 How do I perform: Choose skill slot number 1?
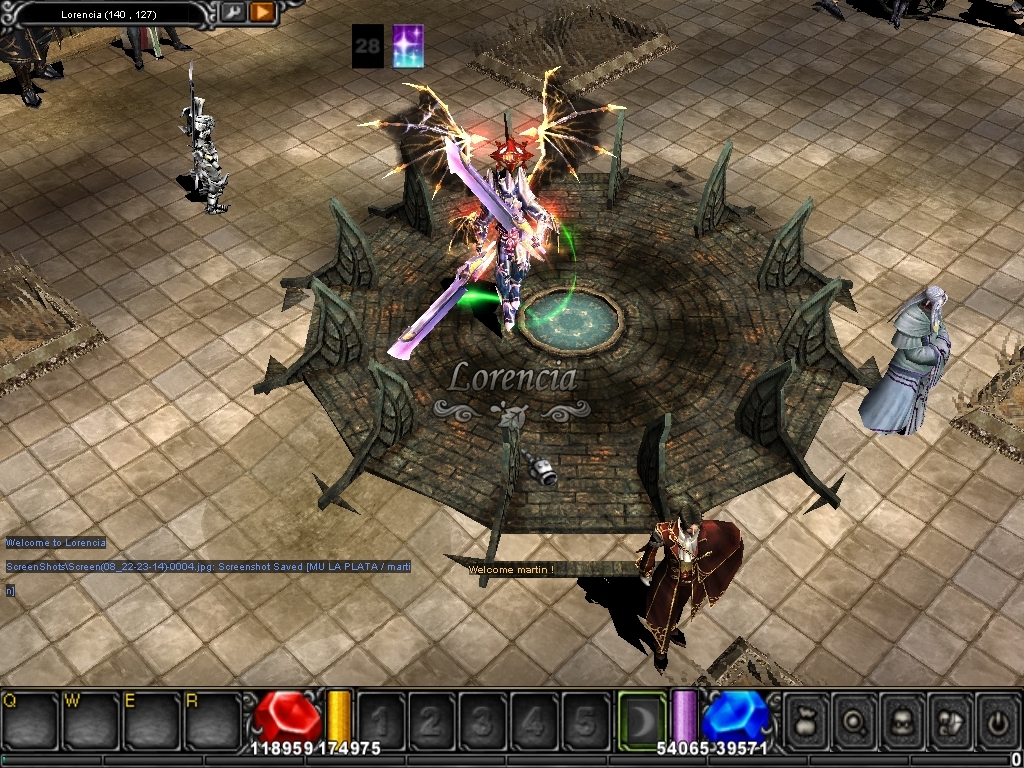381,719
